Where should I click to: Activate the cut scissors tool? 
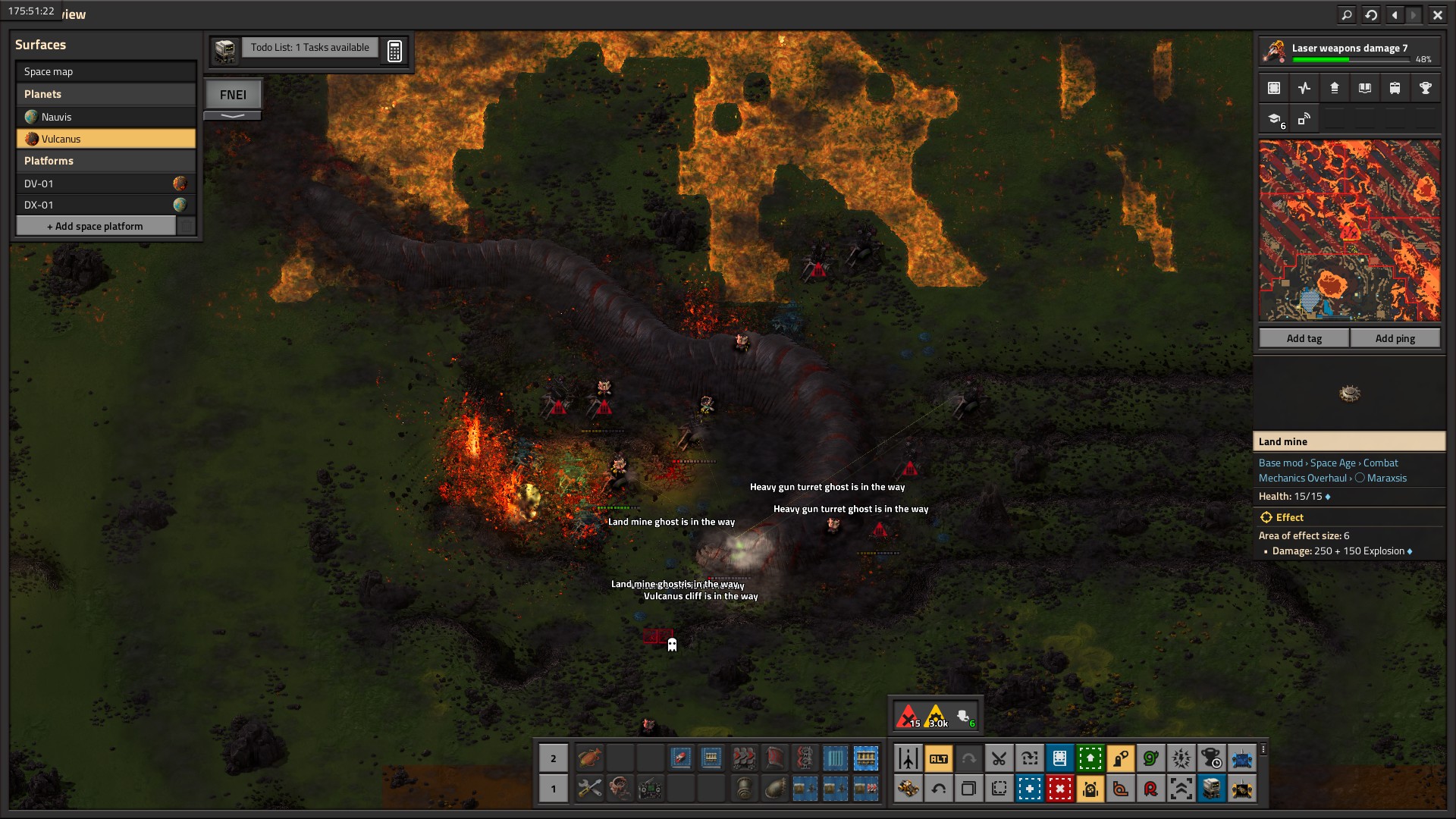click(x=999, y=758)
